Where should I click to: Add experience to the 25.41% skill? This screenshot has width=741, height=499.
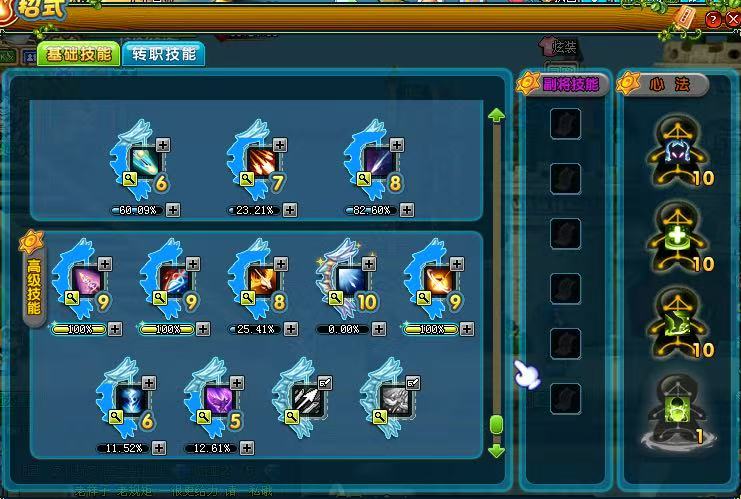pyautogui.click(x=291, y=328)
